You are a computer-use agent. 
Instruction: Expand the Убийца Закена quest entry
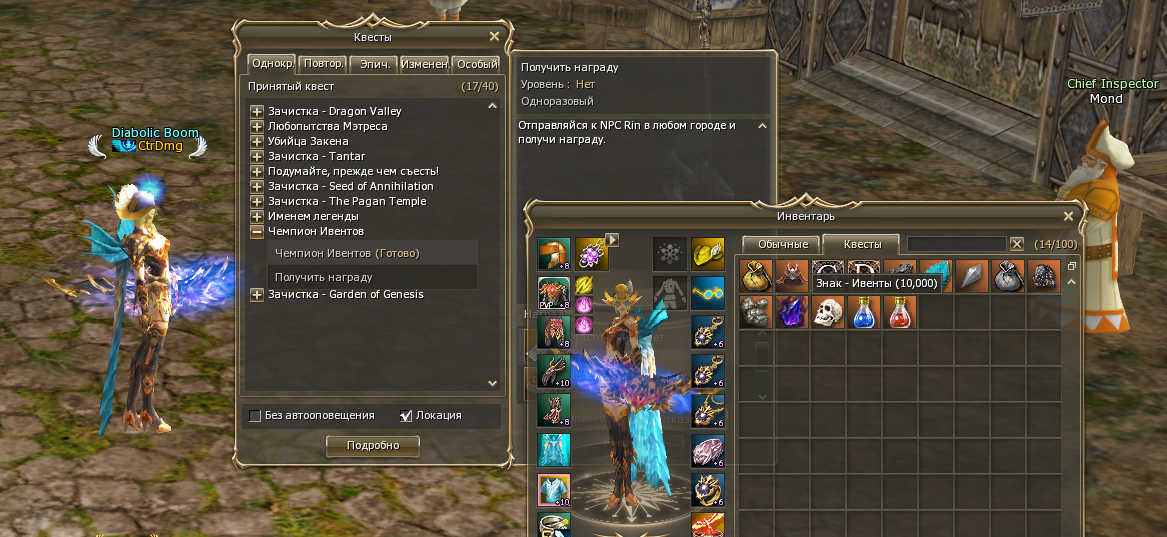pyautogui.click(x=257, y=141)
